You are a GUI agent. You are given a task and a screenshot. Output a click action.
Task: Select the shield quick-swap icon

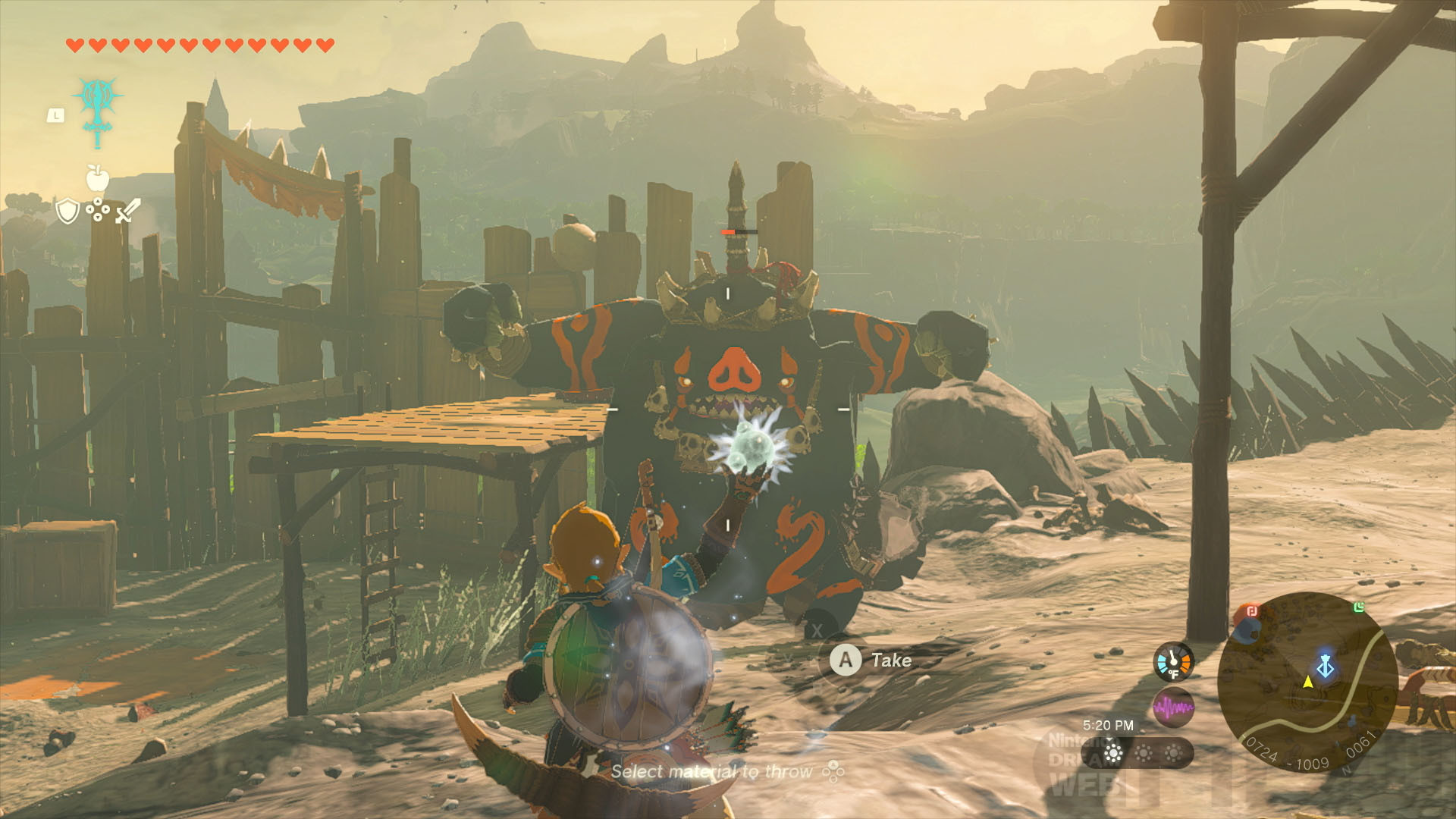pos(67,212)
